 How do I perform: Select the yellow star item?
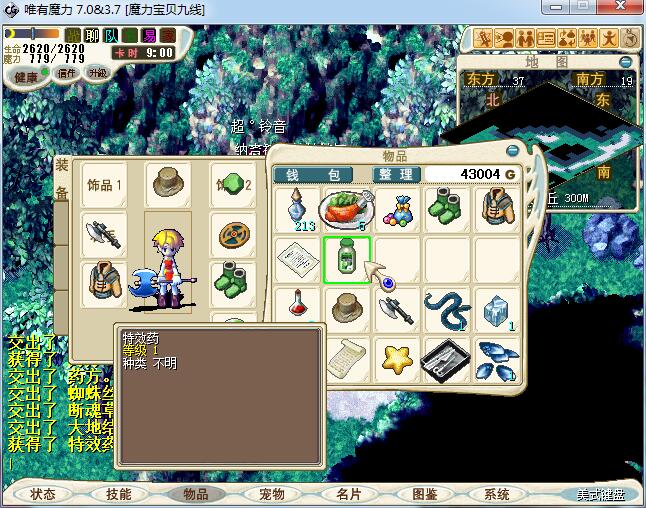click(x=398, y=356)
